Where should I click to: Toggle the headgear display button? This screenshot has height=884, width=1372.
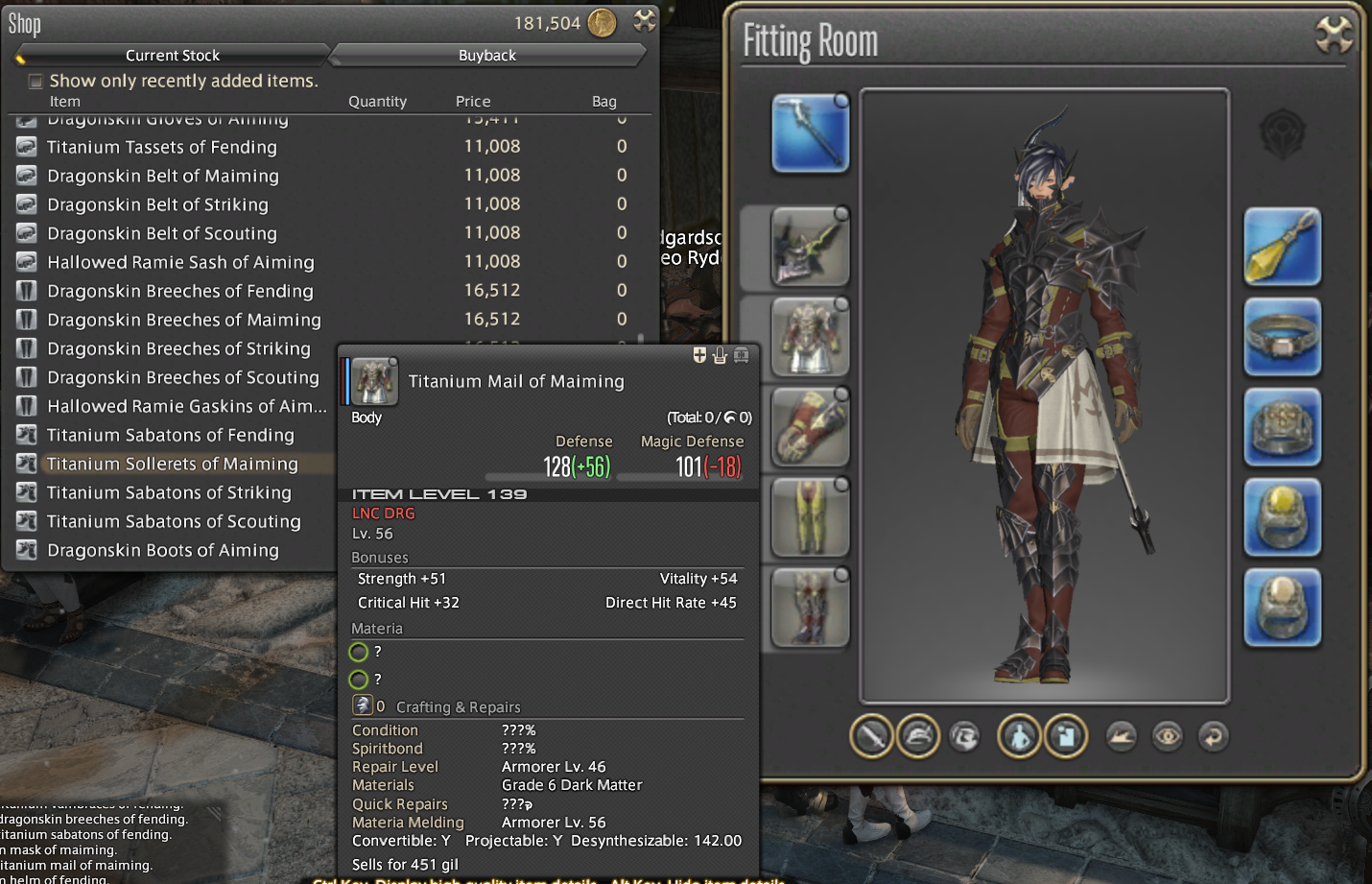[918, 737]
